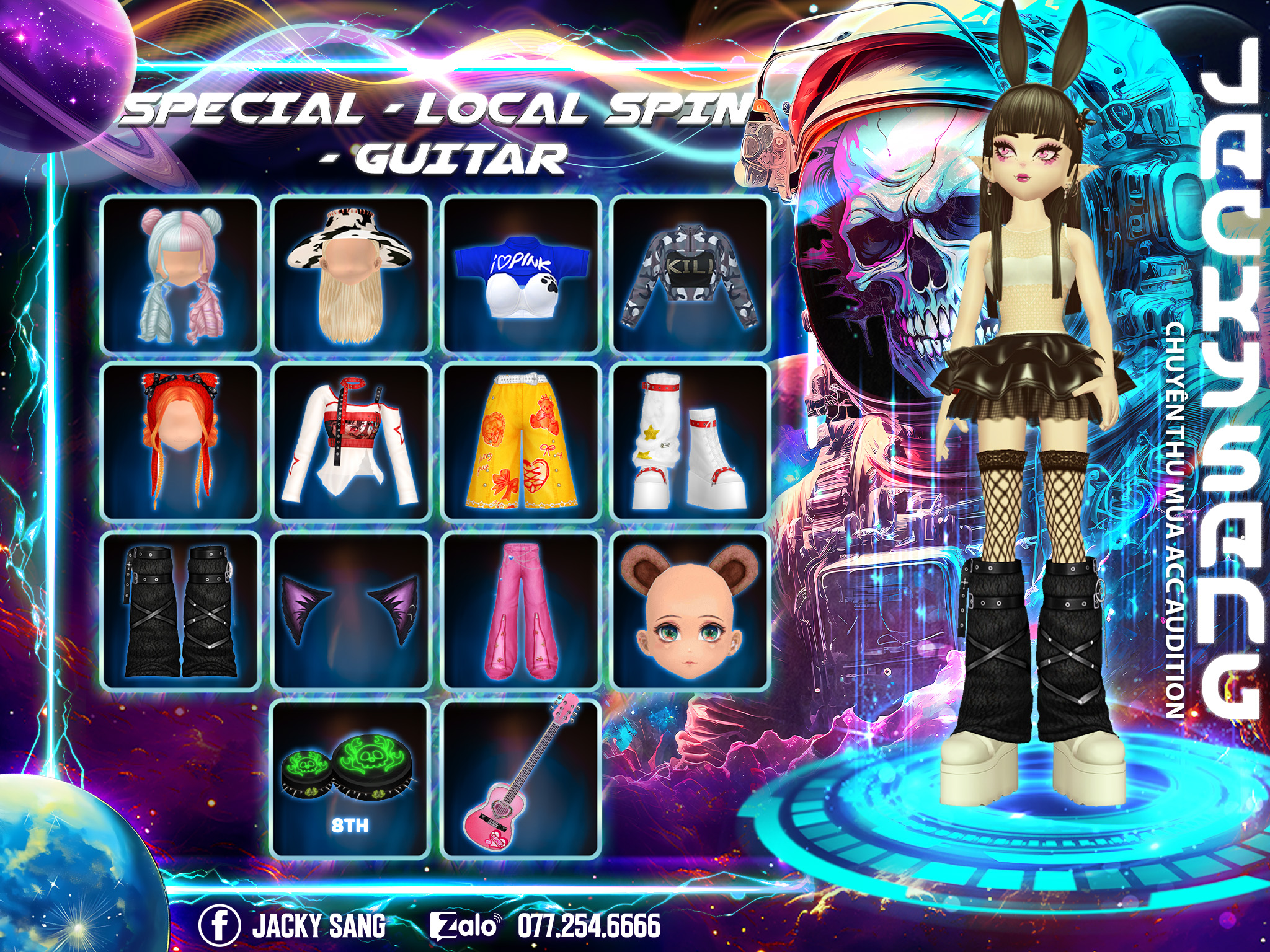Select the green skull drums 8TH item

click(x=351, y=779)
